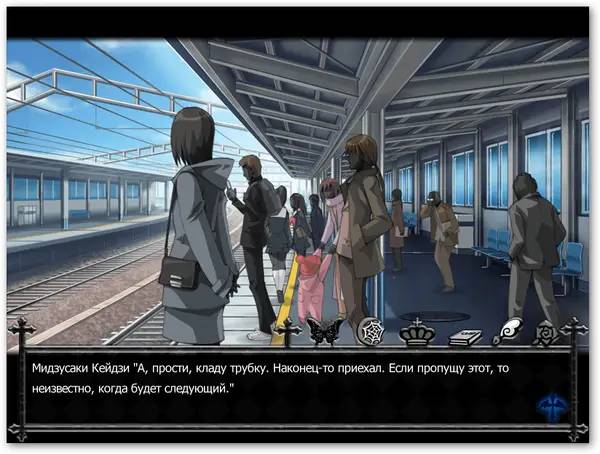
Task: Open the book icon
Action: (x=464, y=336)
